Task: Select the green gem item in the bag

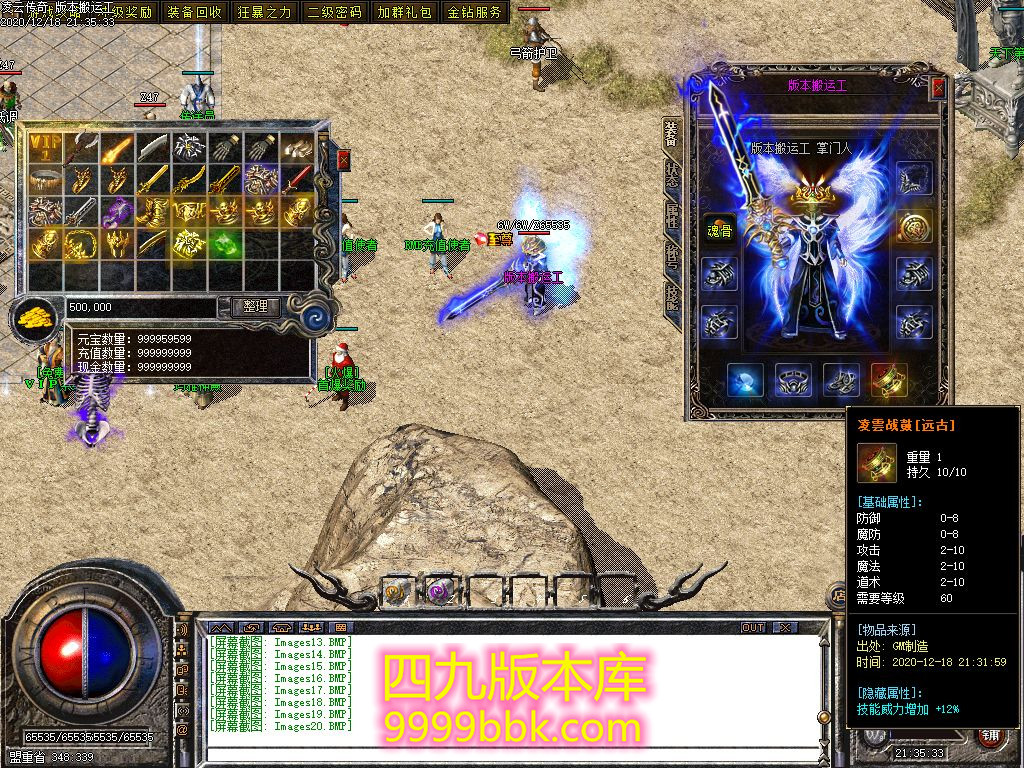Action: pyautogui.click(x=226, y=243)
